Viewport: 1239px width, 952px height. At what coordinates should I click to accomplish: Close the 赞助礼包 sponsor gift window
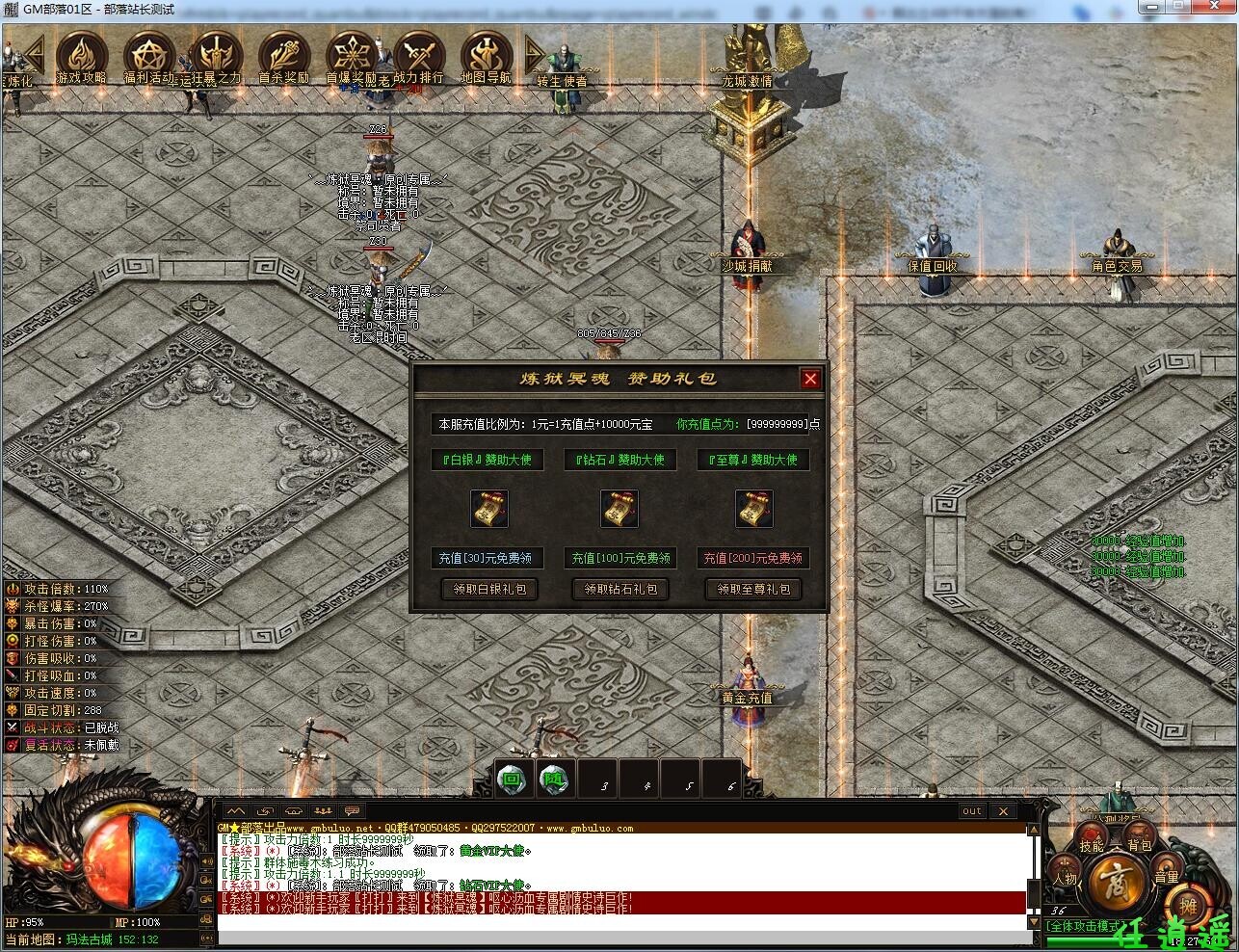[x=810, y=379]
